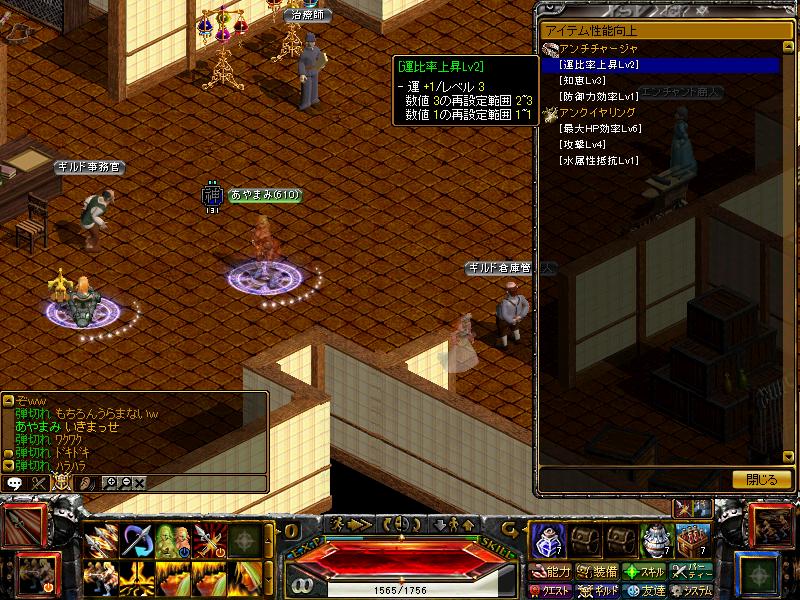Viewport: 800px width, 600px height.
Task: Close the chat window with the X
Action: tap(140, 482)
